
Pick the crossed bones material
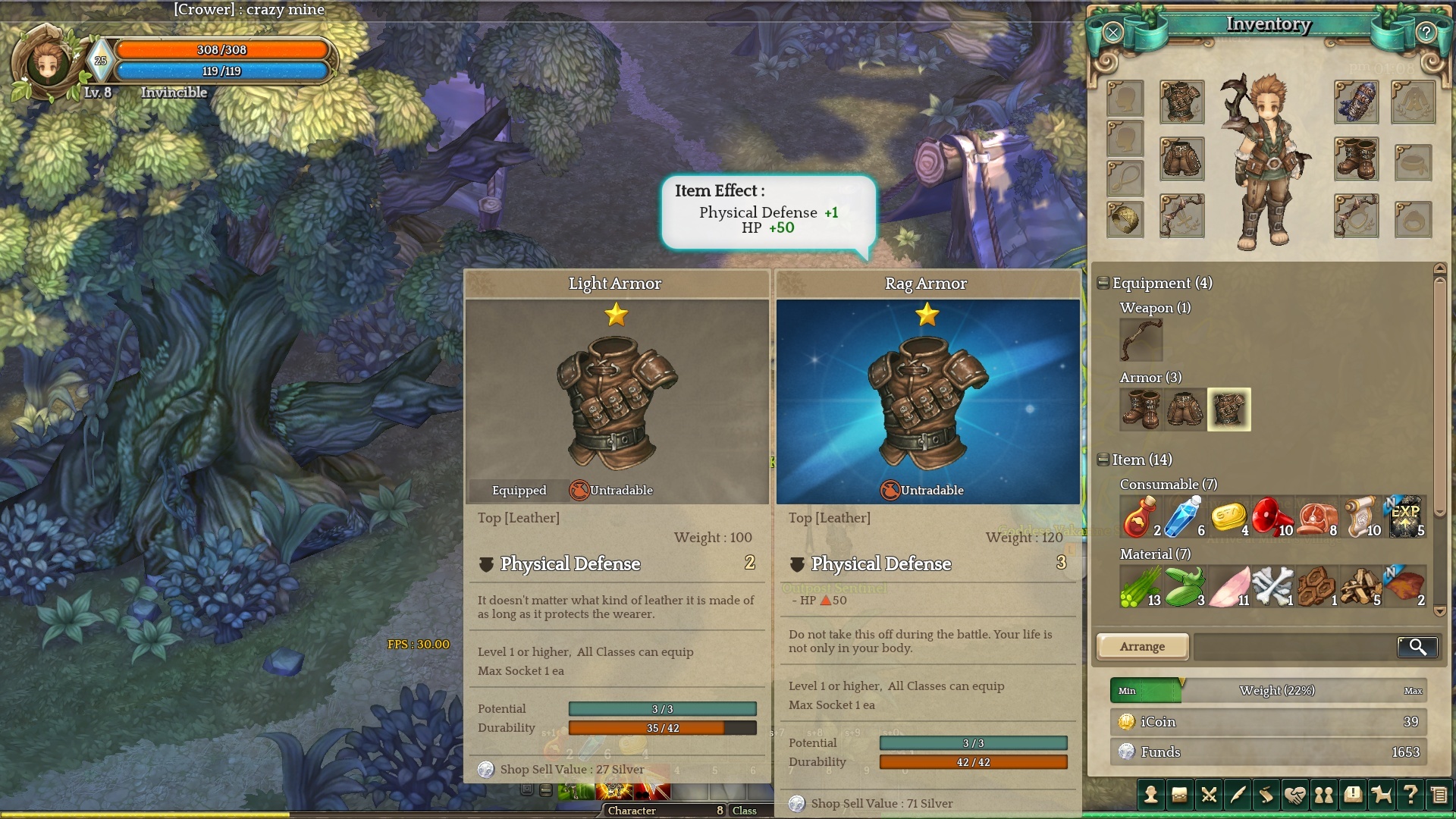tap(1272, 586)
